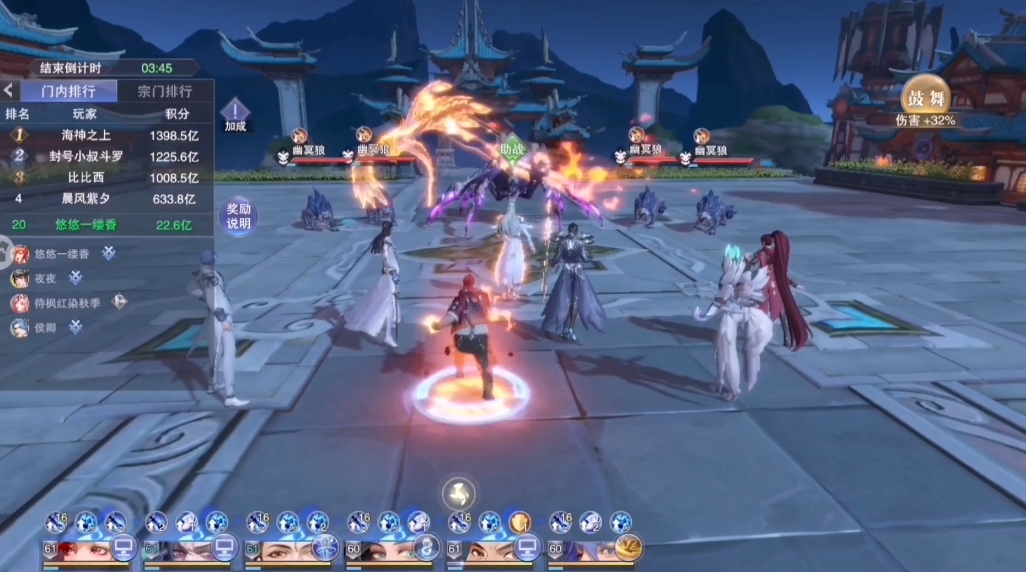Select ranked player 晨风紫夕 row
The image size is (1026, 572).
click(107, 199)
